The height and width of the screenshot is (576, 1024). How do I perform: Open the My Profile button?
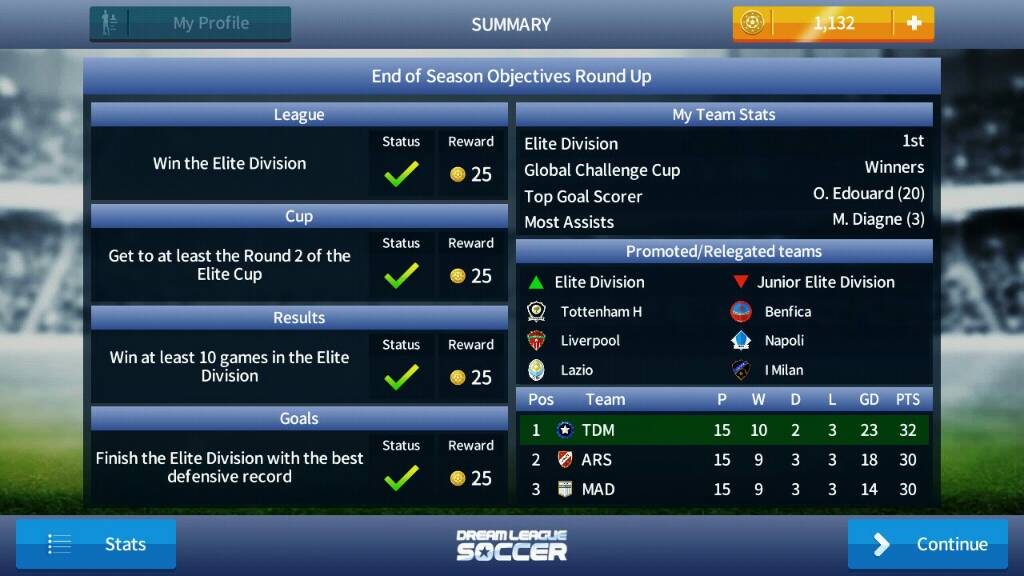tap(190, 24)
